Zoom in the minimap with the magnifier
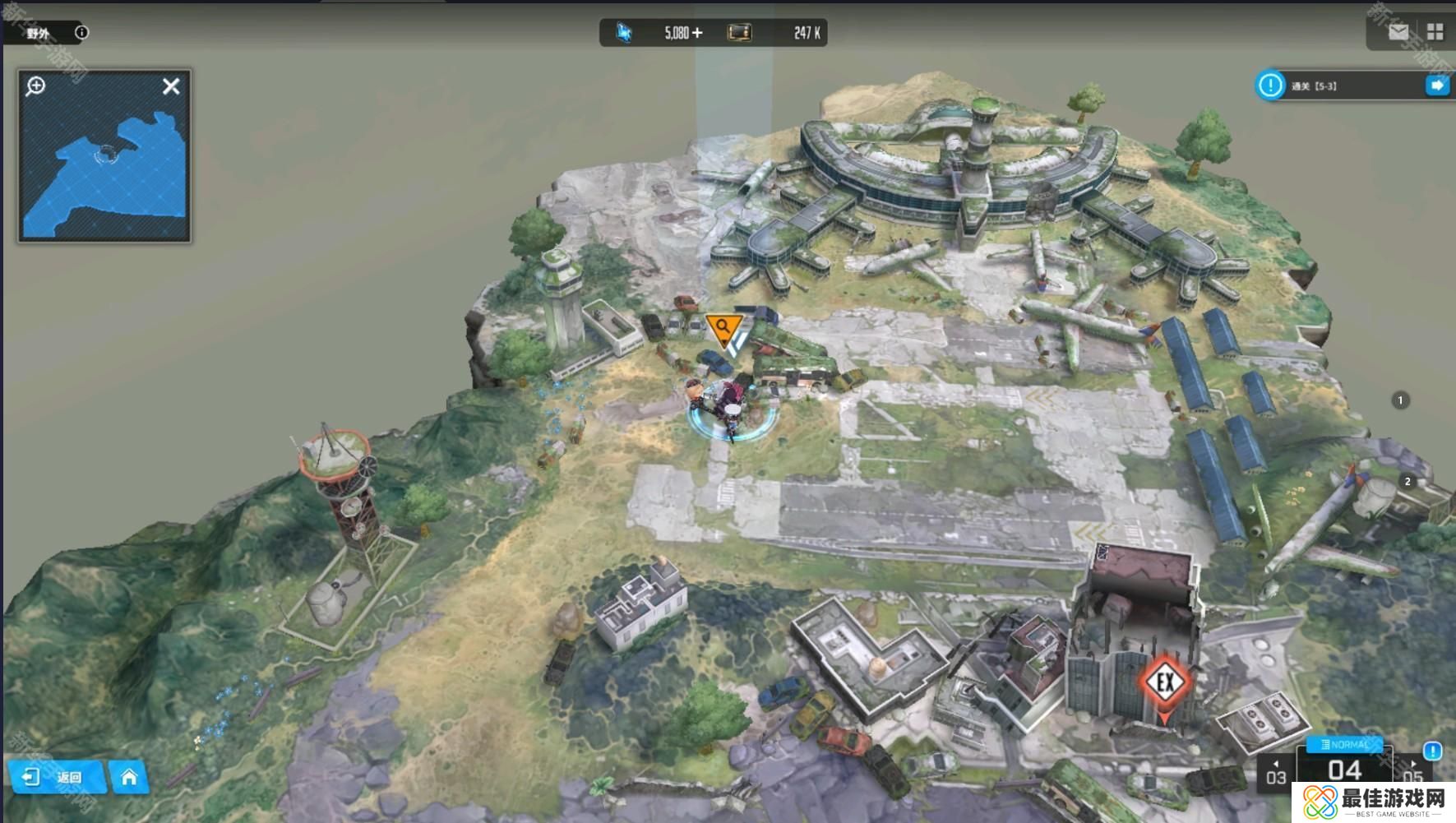Viewport: 1456px width, 823px height. pos(35,86)
